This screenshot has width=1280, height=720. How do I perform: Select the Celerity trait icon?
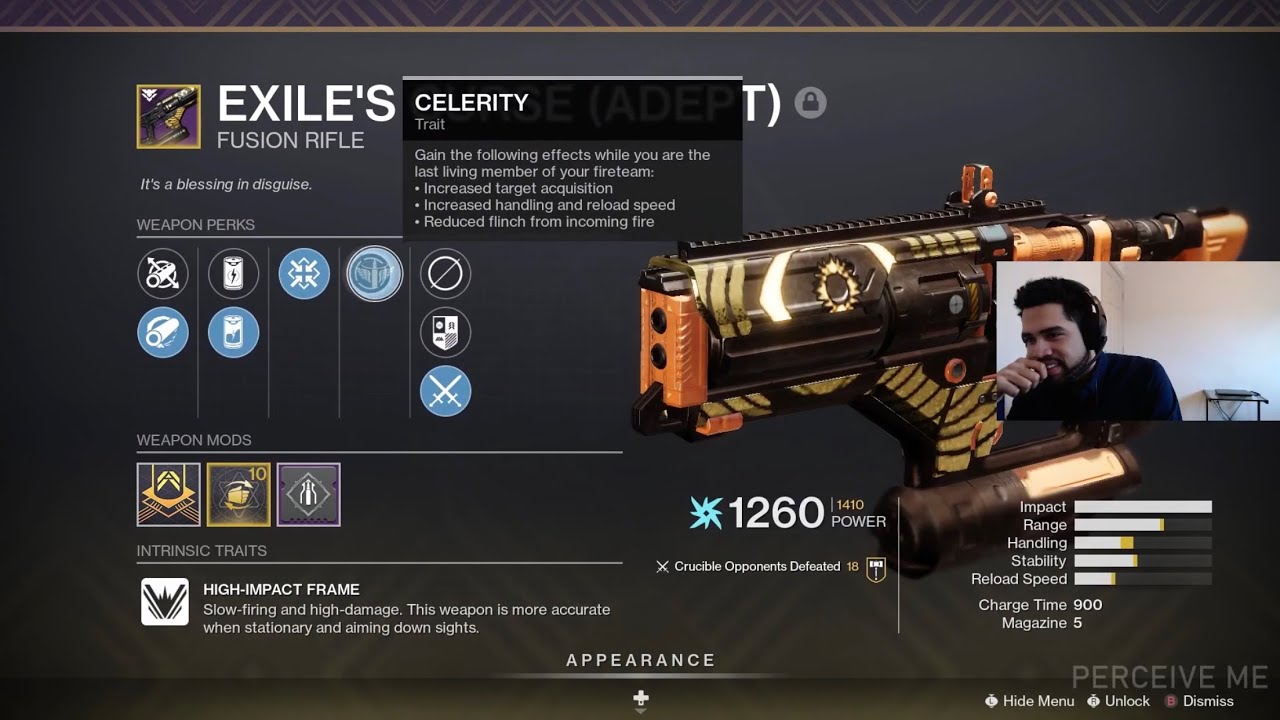tap(374, 274)
